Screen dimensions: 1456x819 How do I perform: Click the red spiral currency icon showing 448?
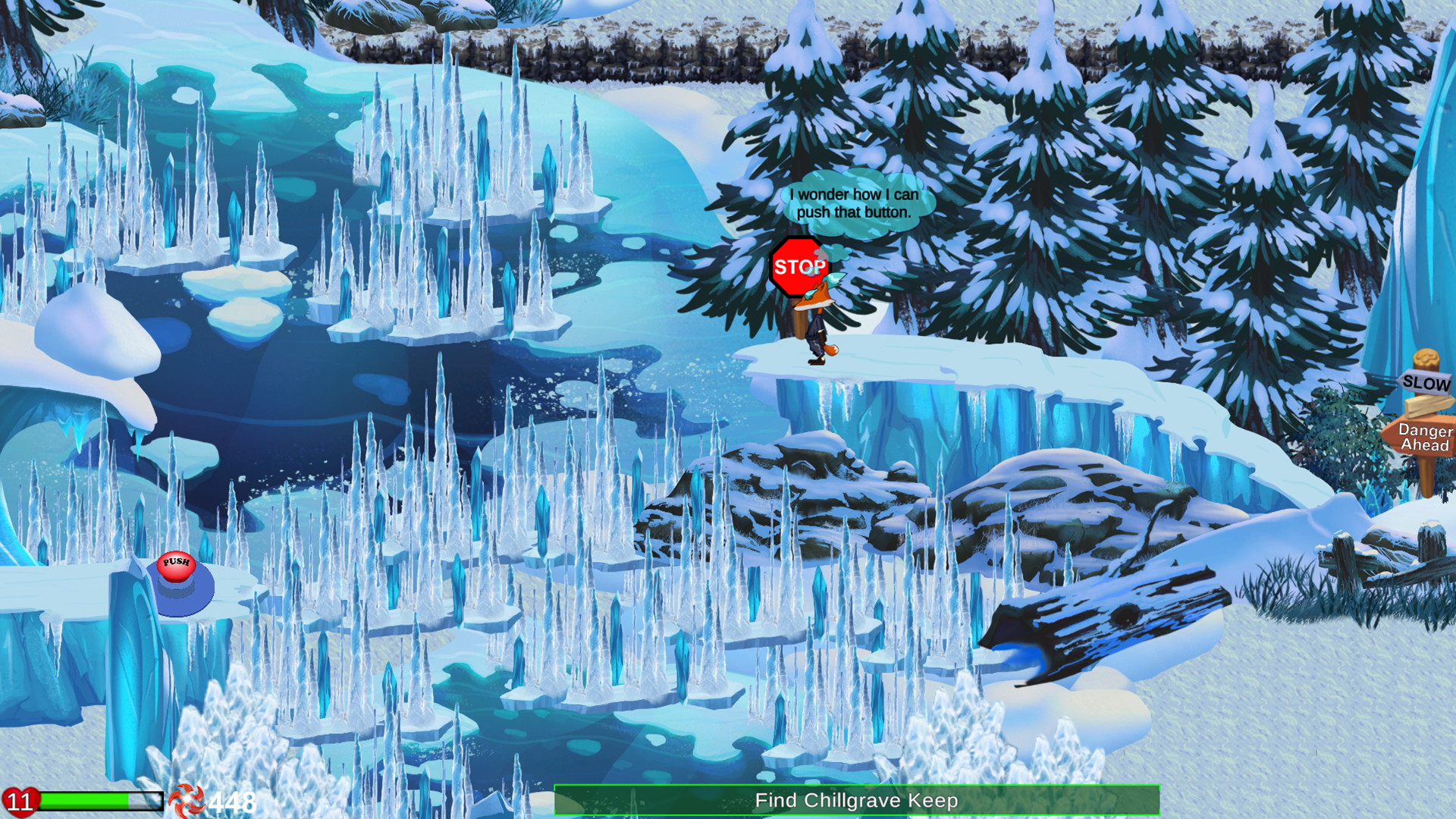pyautogui.click(x=187, y=799)
